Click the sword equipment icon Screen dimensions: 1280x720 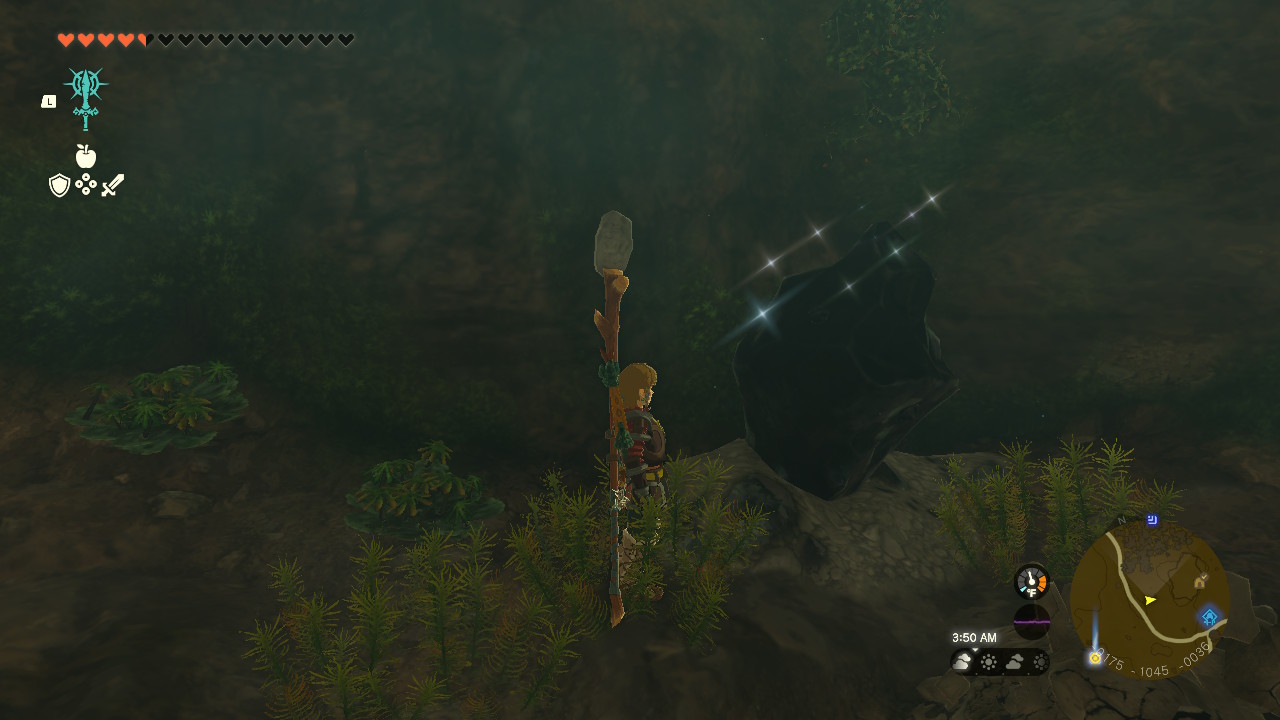(112, 184)
